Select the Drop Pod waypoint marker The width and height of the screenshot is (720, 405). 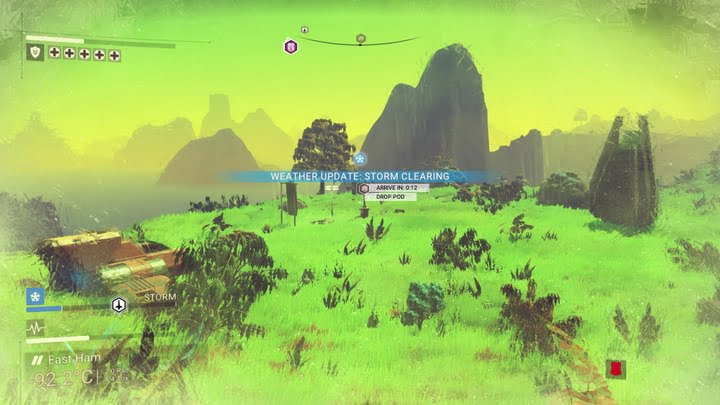point(364,188)
